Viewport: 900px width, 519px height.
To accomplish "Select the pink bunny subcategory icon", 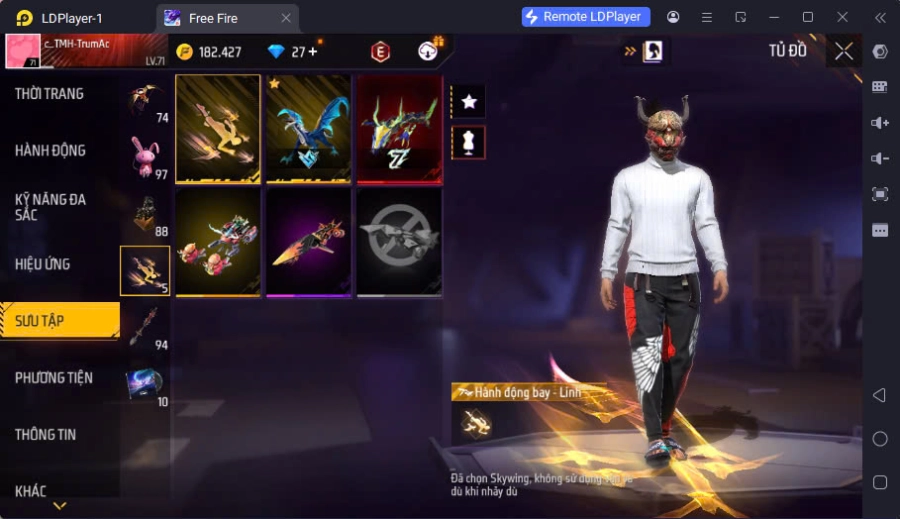I will point(146,155).
